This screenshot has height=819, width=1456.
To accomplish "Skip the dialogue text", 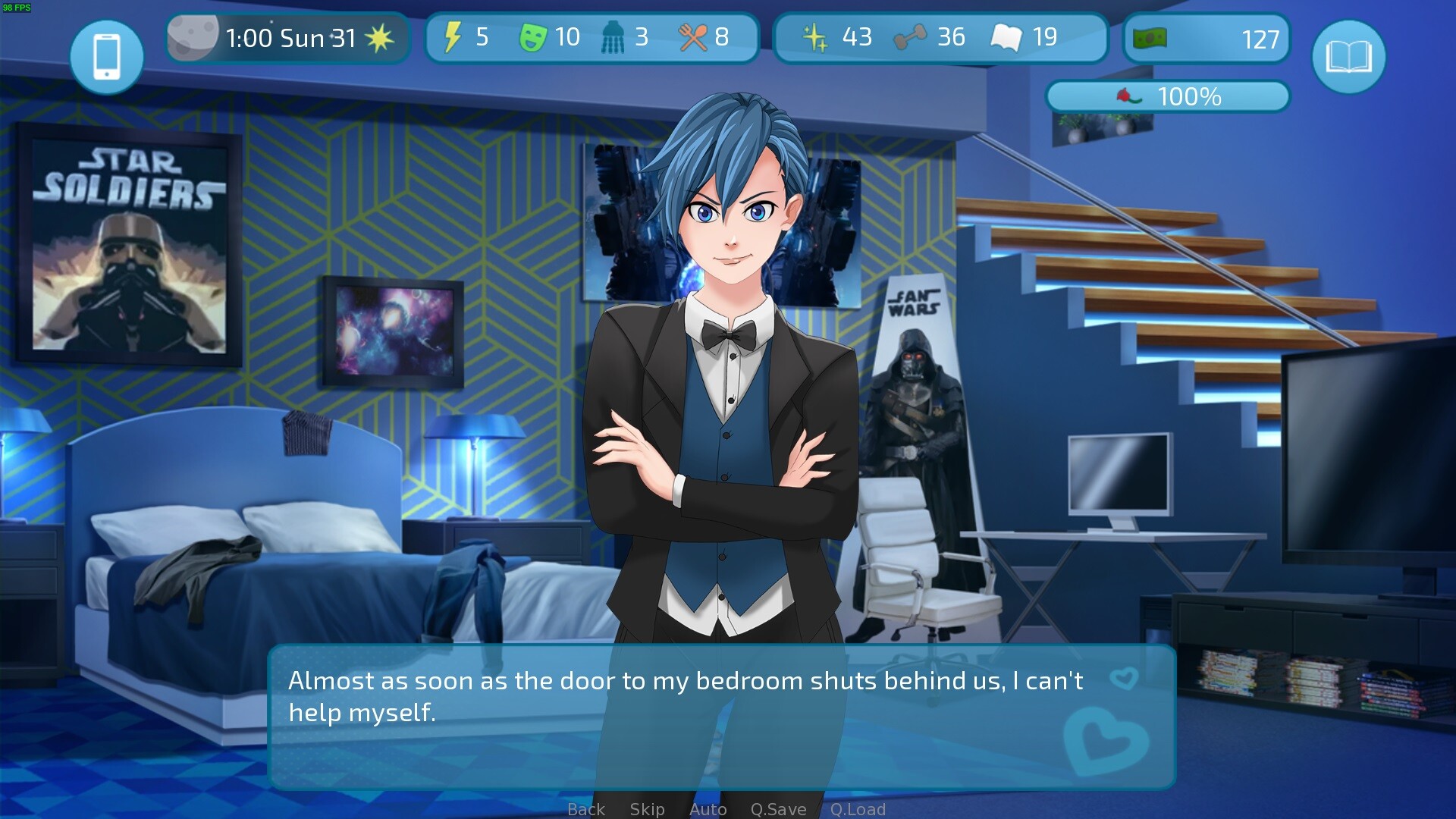I will click(647, 809).
